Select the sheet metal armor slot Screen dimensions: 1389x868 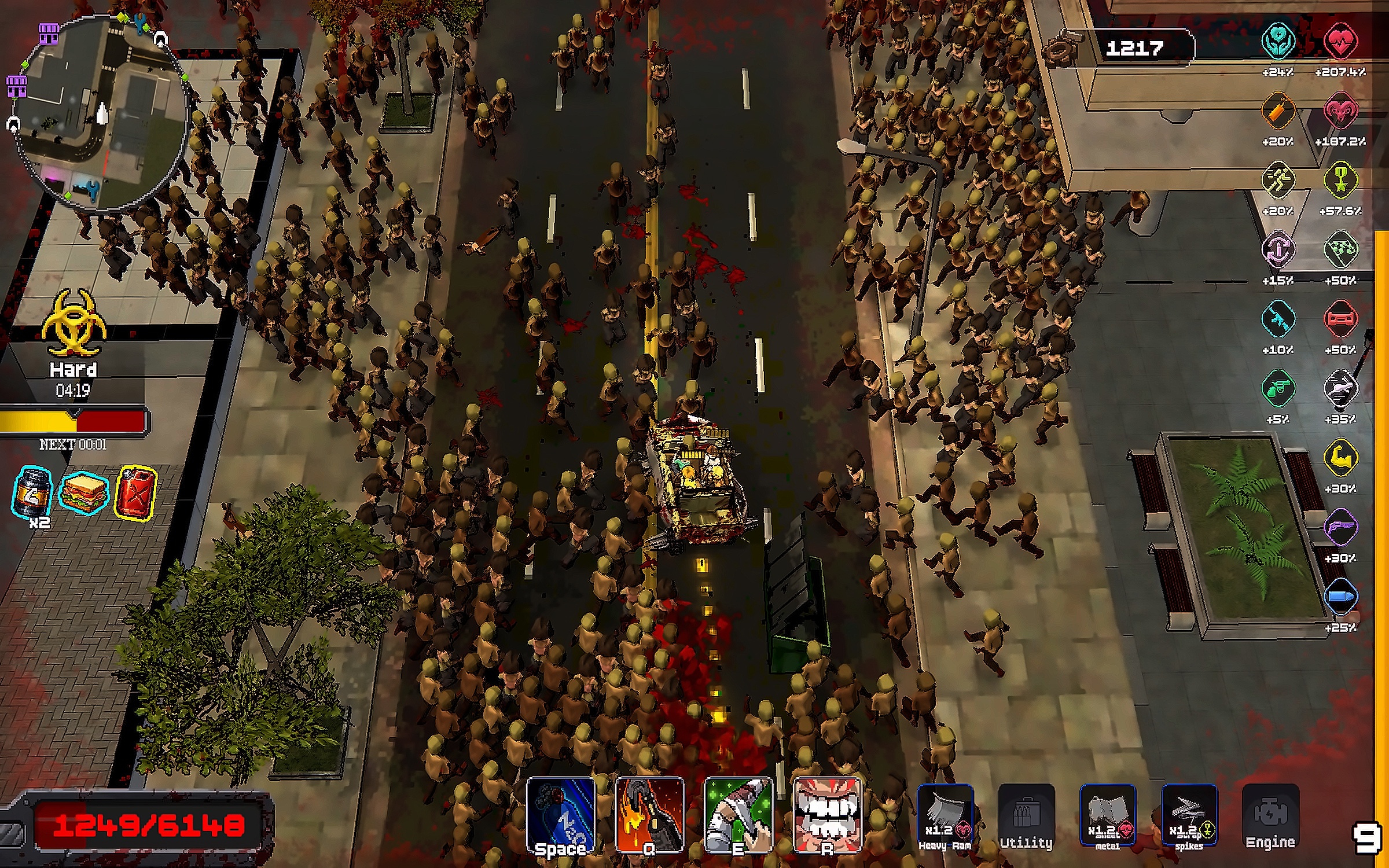coord(1108,816)
